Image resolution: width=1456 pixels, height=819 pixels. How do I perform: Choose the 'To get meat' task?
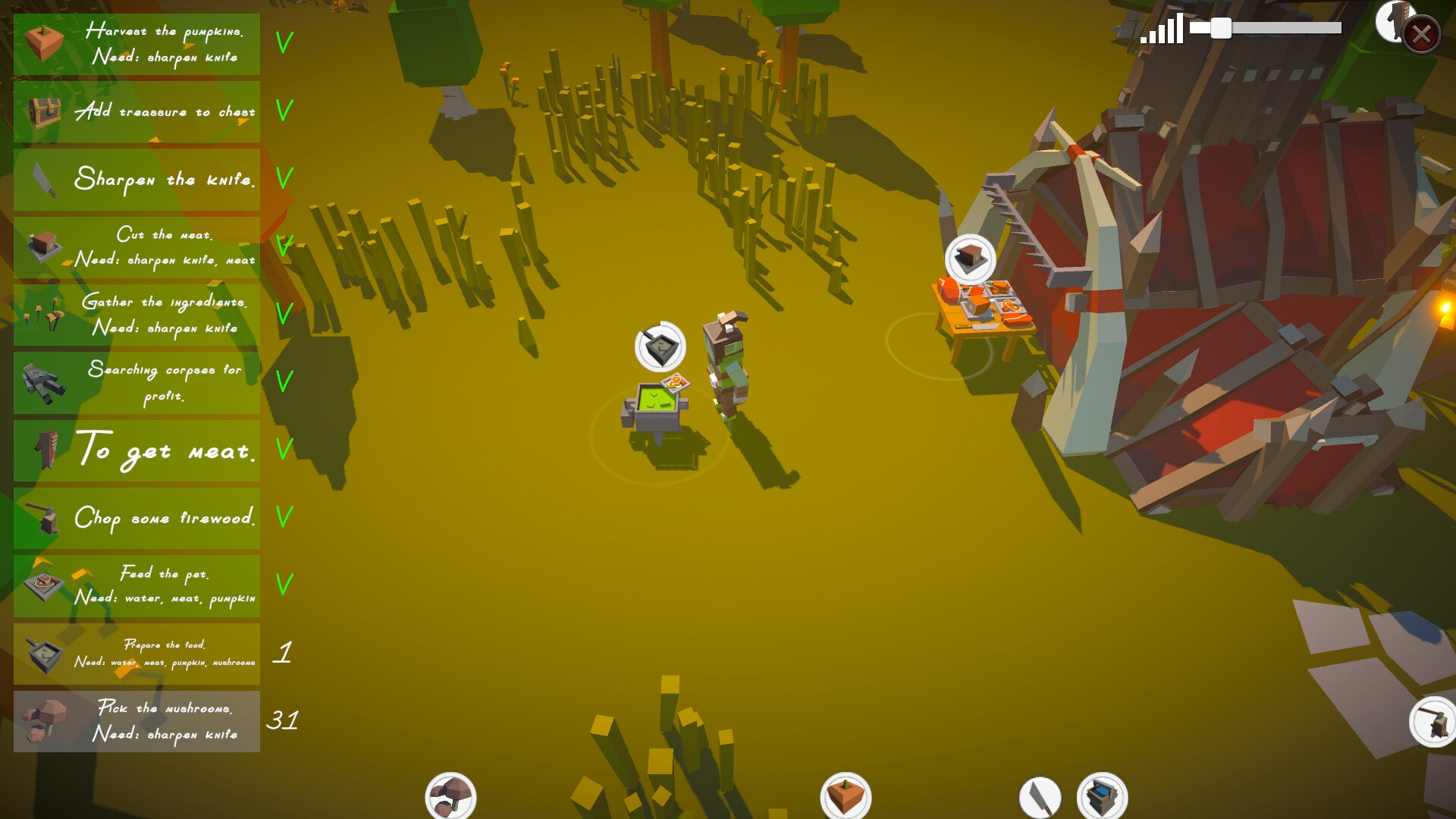pos(137,450)
